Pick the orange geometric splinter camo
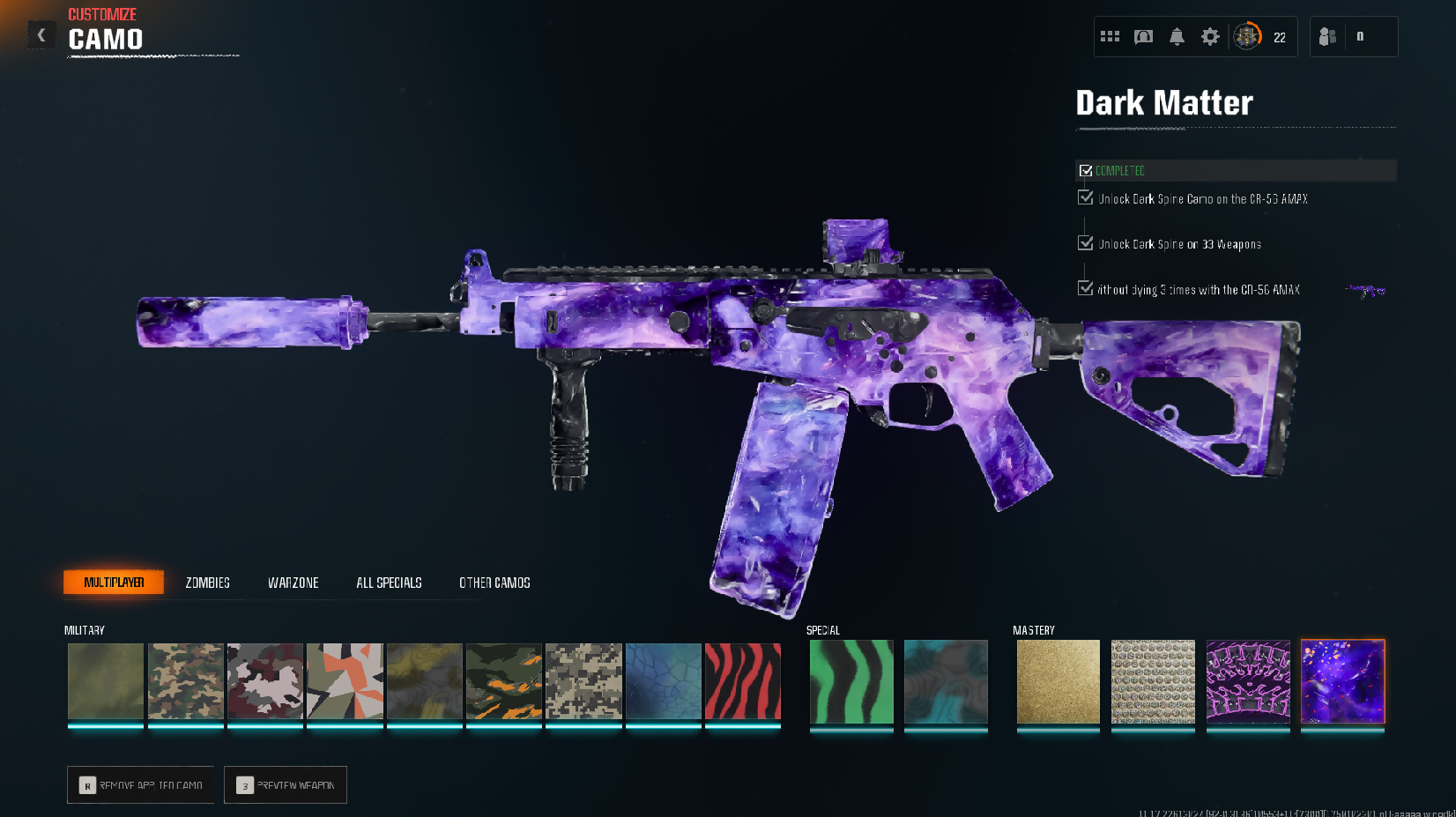 [x=345, y=681]
